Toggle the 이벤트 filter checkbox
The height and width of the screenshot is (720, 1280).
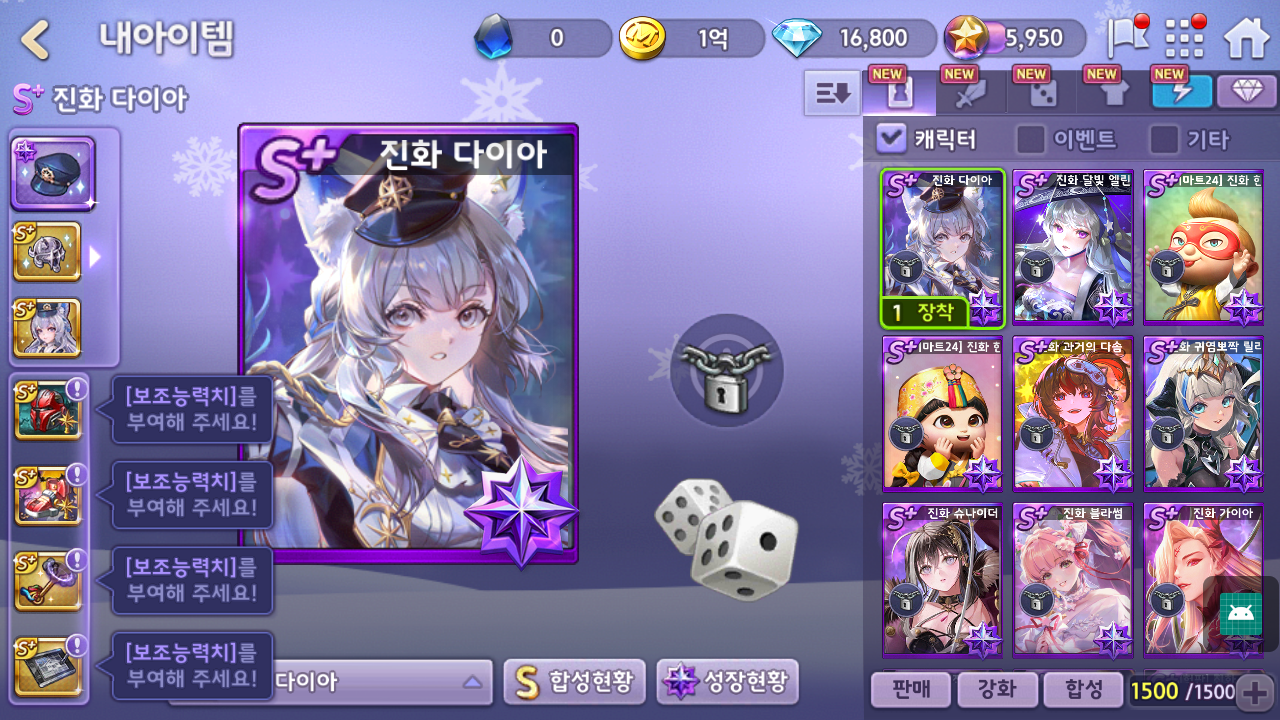pos(1031,138)
